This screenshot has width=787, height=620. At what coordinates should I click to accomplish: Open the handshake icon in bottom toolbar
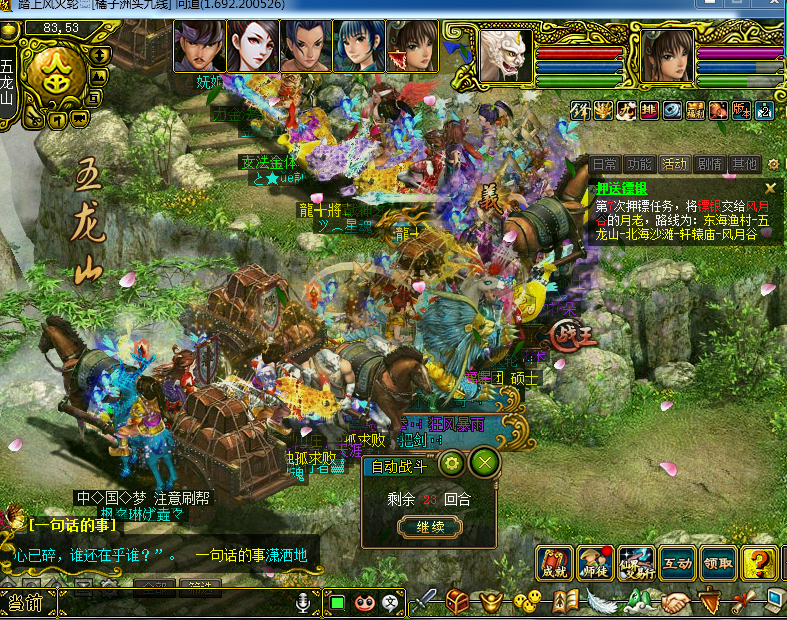pyautogui.click(x=677, y=603)
